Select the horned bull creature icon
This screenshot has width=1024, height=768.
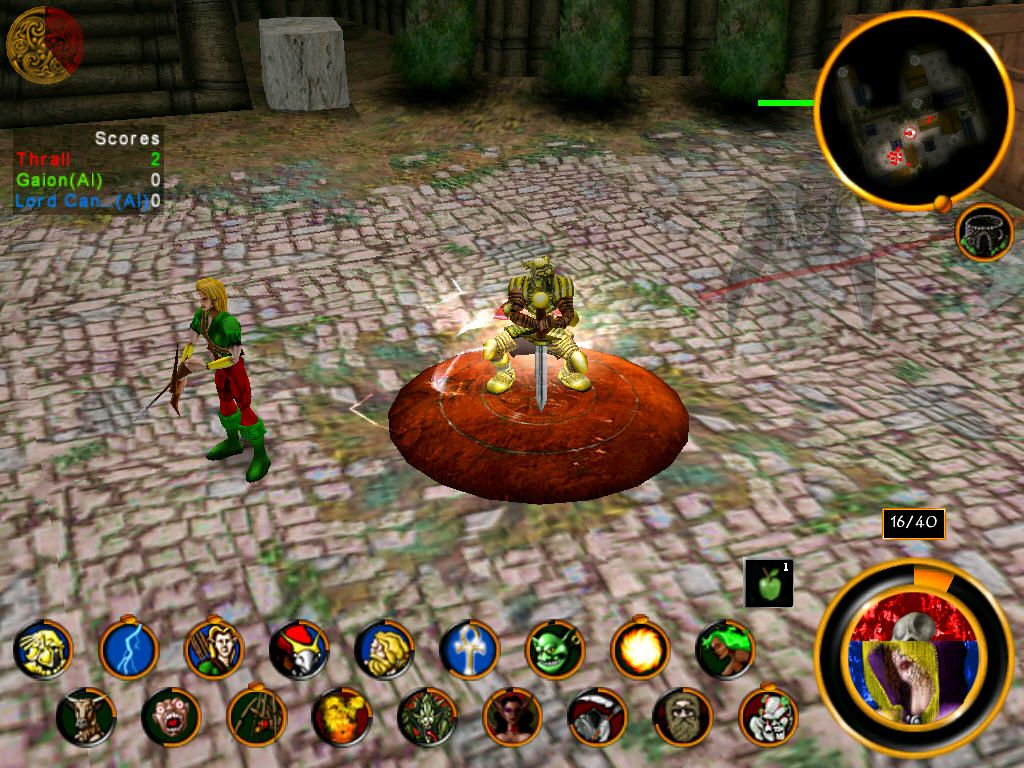(x=85, y=716)
